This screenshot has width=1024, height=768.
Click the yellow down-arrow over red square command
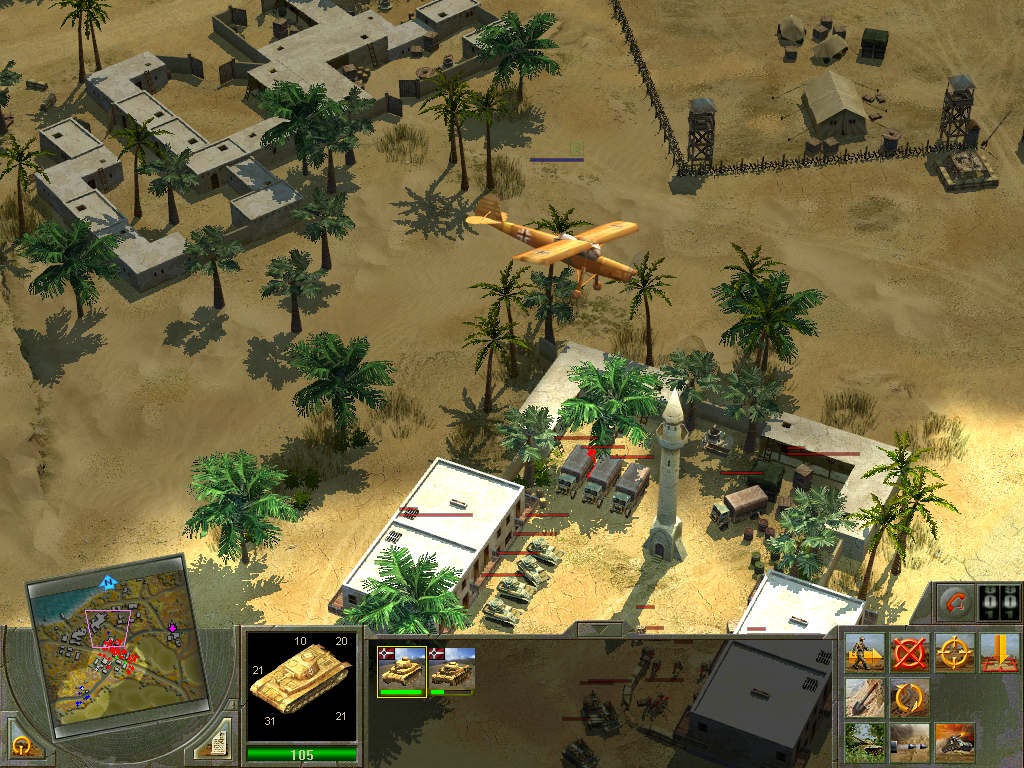(x=999, y=652)
